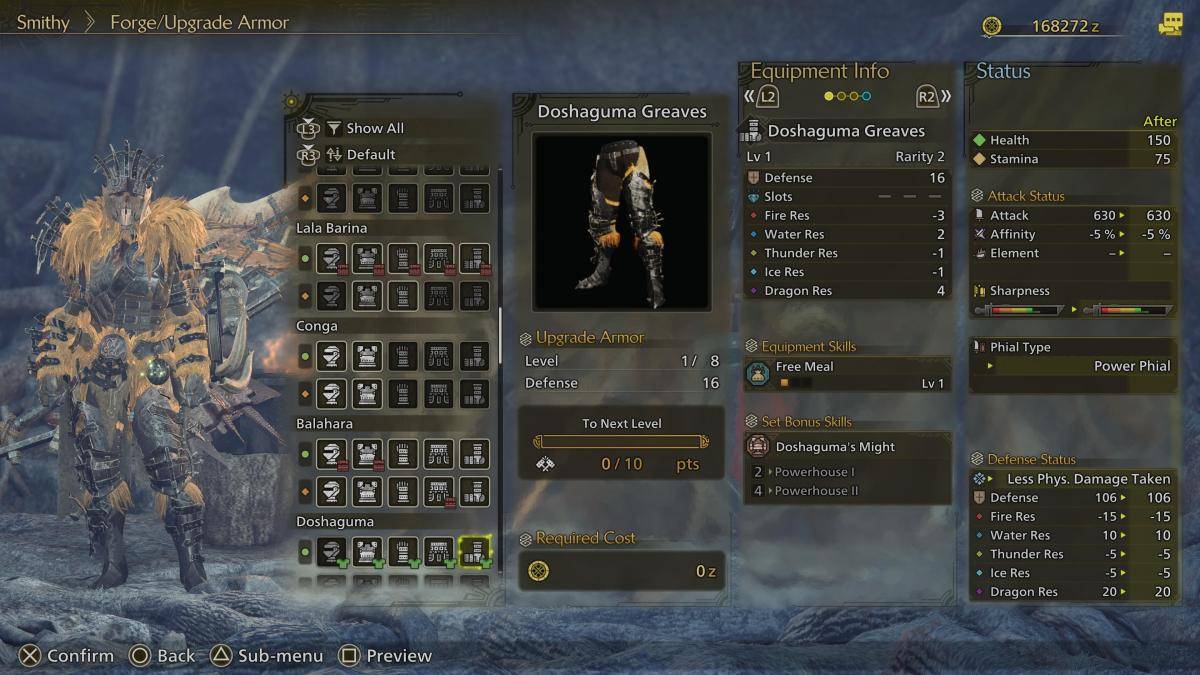
Task: Select Conga chest armor in green-dot row
Action: pos(367,356)
